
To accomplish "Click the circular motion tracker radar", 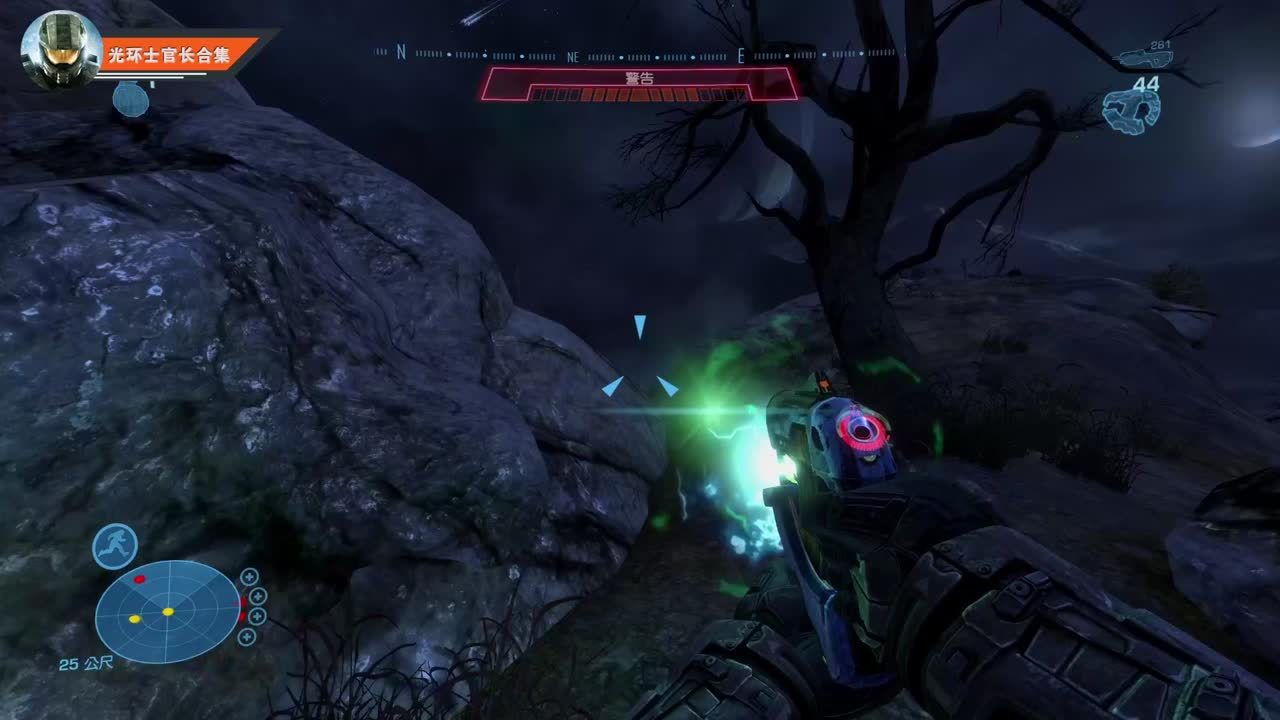I will (167, 611).
